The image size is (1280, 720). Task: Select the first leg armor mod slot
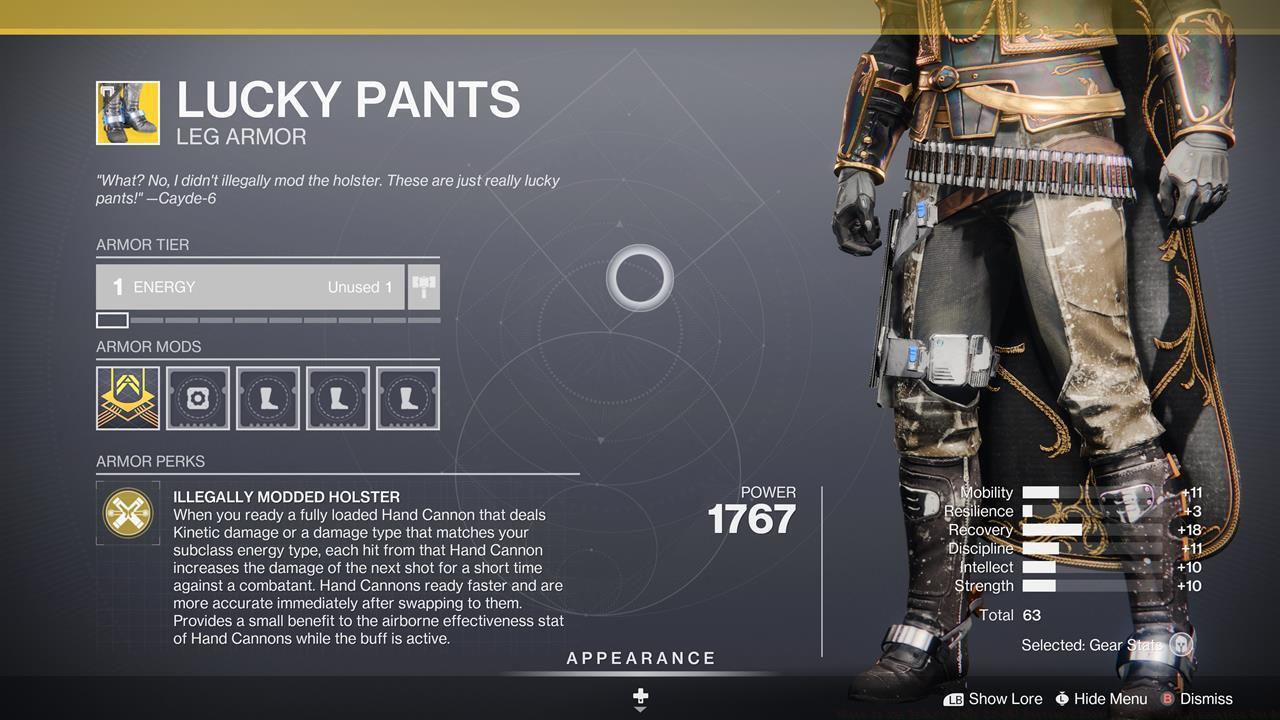click(267, 397)
